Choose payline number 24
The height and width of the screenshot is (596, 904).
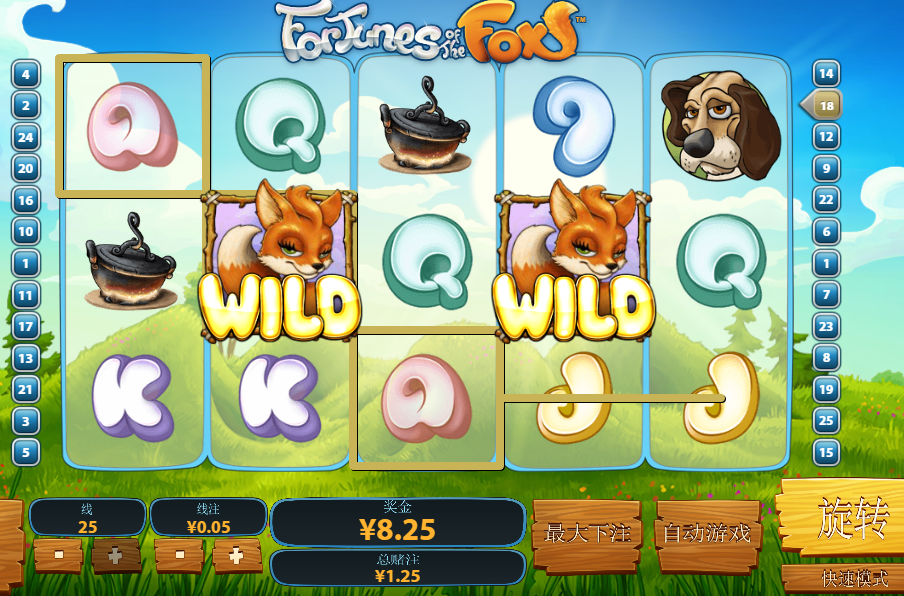pos(25,137)
